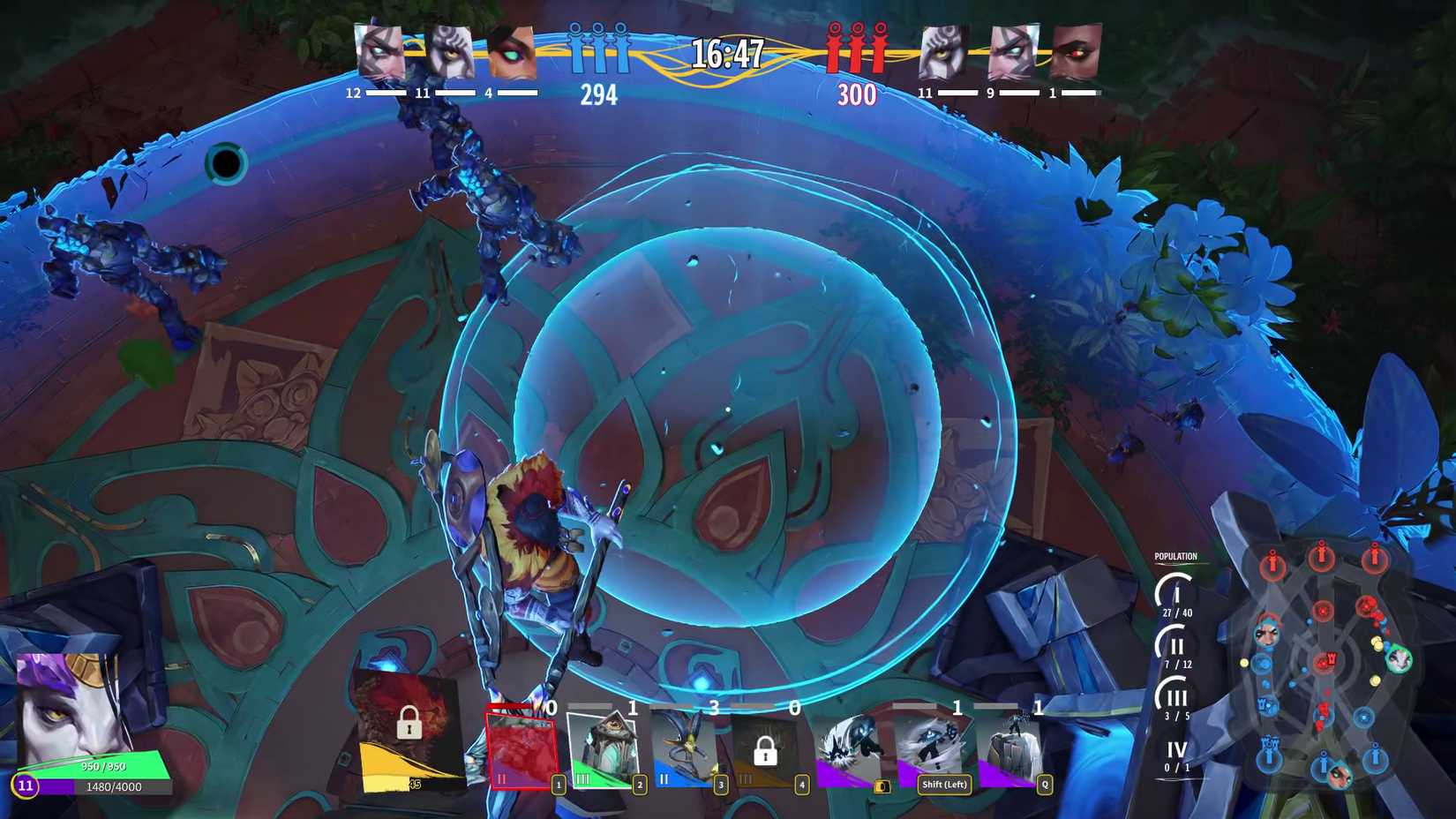The height and width of the screenshot is (819, 1456).
Task: Select the rightmost red team hero portrait
Action: (1078, 53)
